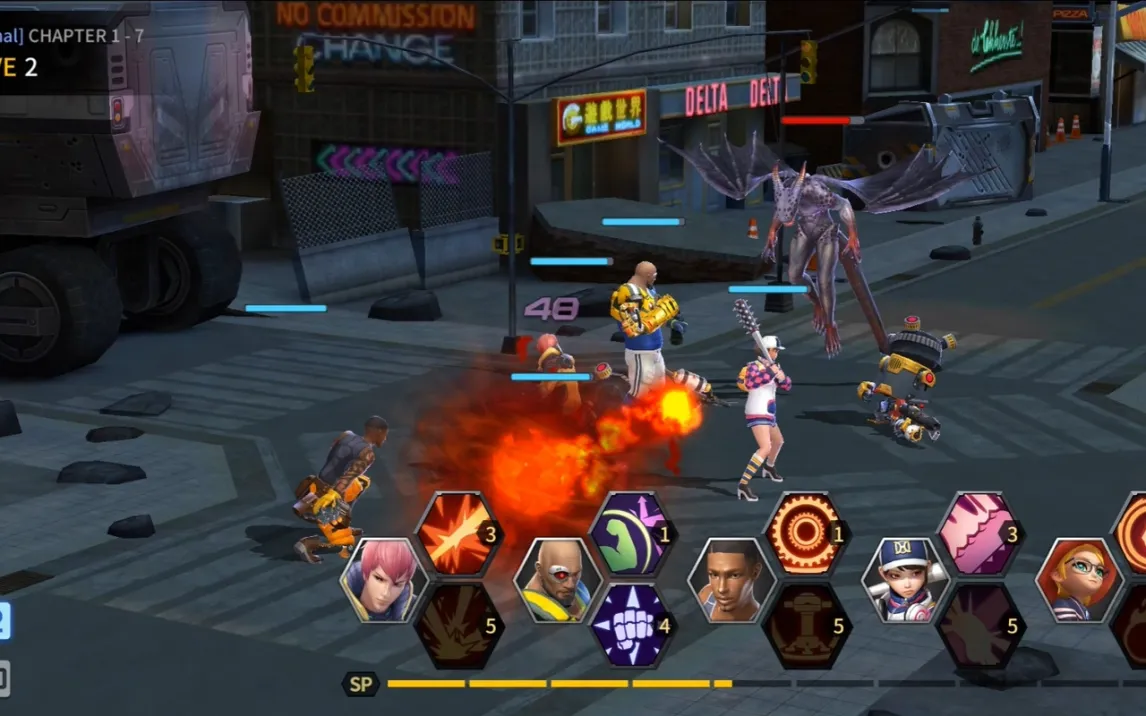Click the gray square button at left edge
This screenshot has height=716, width=1146.
[x=4, y=680]
